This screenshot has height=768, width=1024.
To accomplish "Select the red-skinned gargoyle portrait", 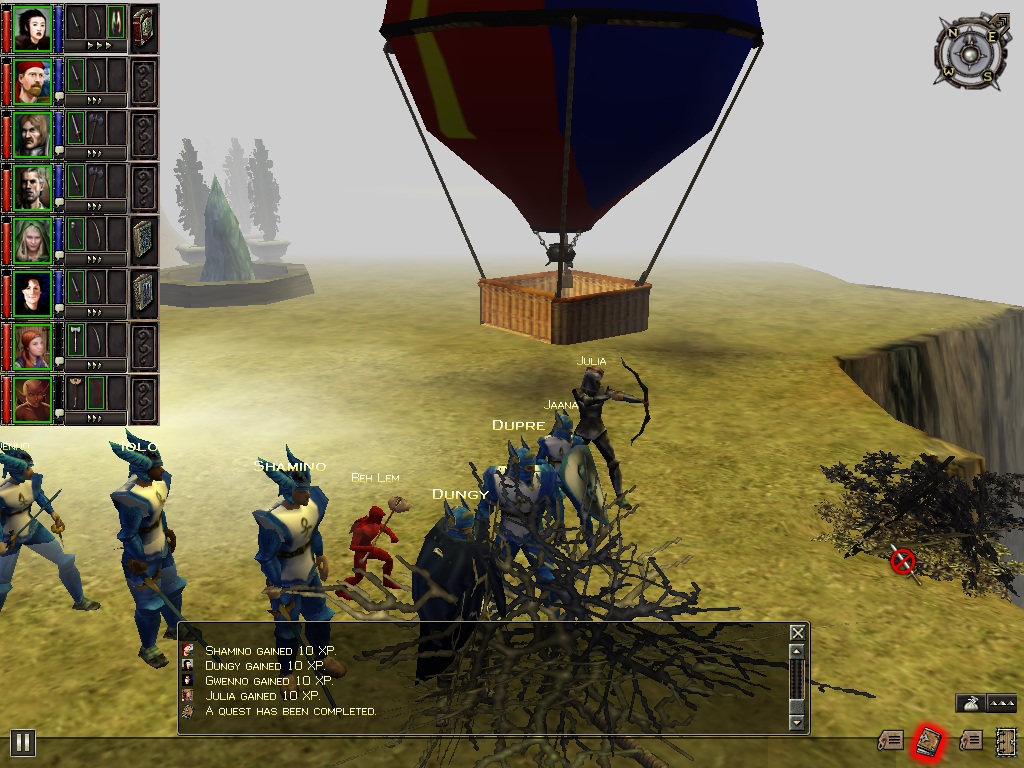I will tap(33, 398).
